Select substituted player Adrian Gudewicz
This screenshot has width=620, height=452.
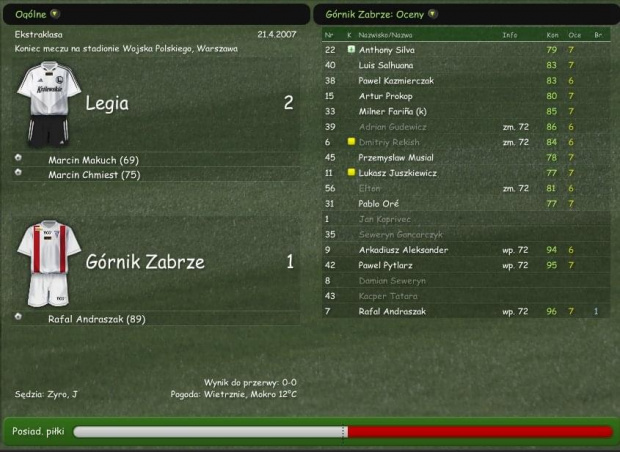(x=392, y=127)
